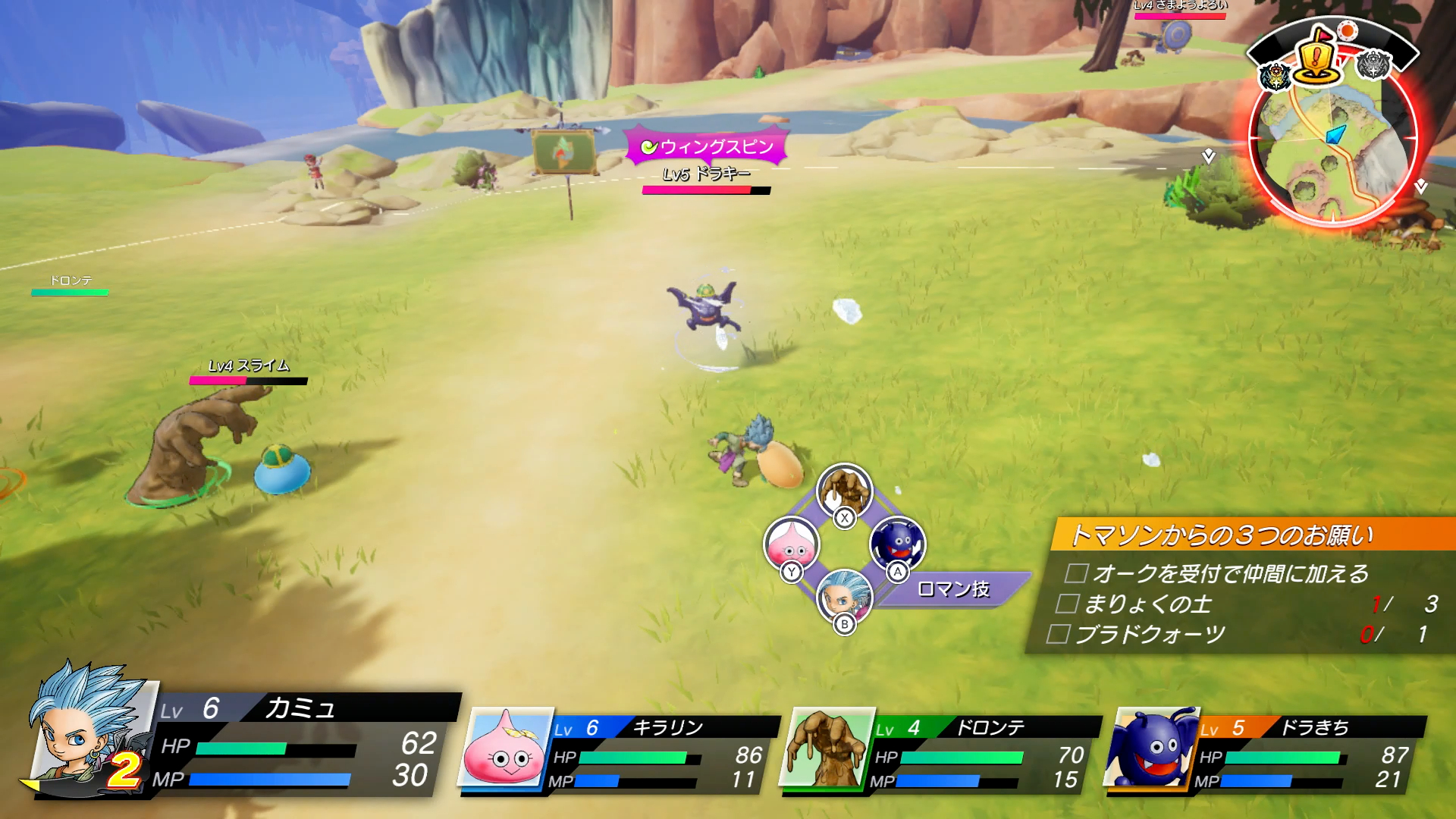Select ドロンテ's mud hand portrait
The width and height of the screenshot is (1456, 819).
(827, 748)
